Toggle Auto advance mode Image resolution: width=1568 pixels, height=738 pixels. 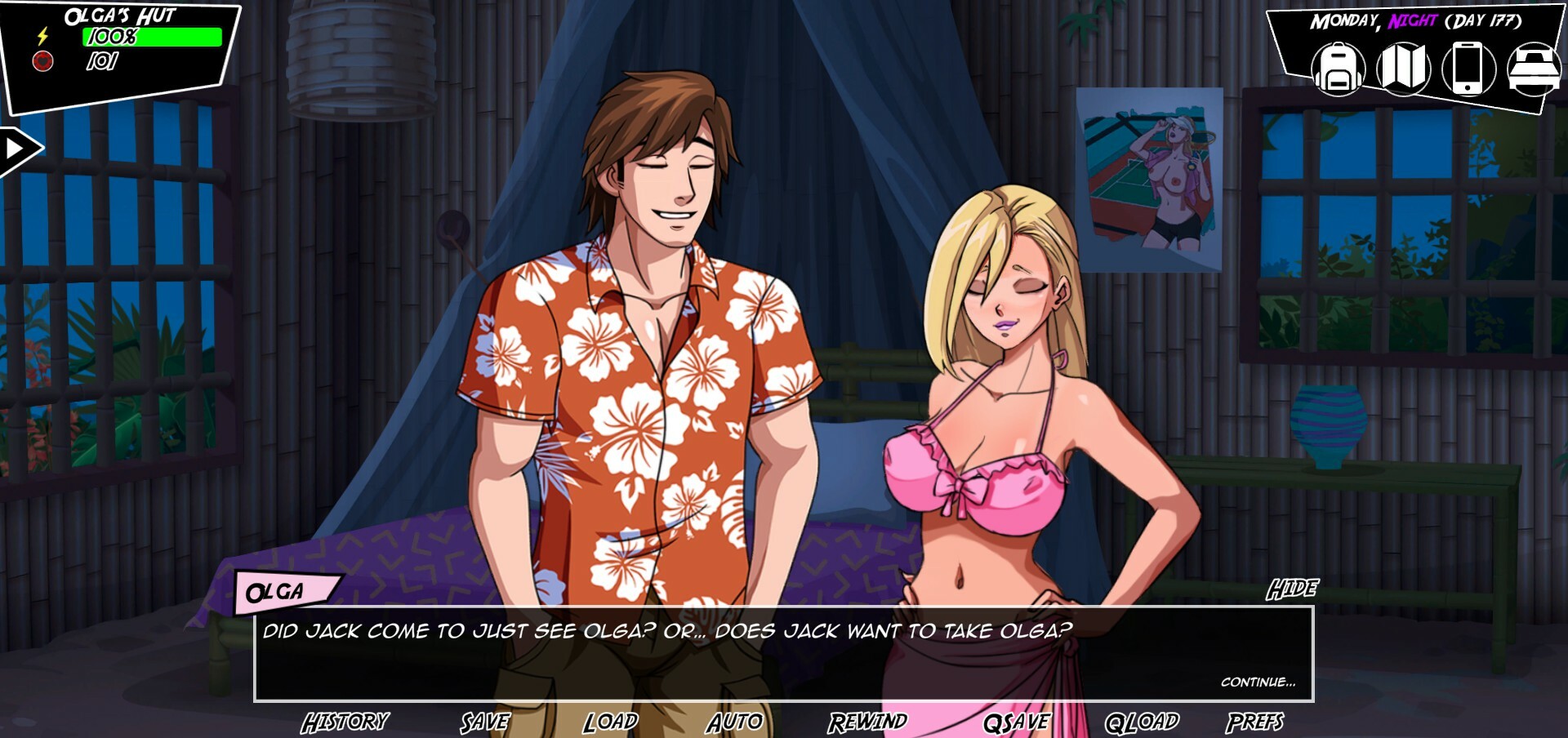click(735, 722)
